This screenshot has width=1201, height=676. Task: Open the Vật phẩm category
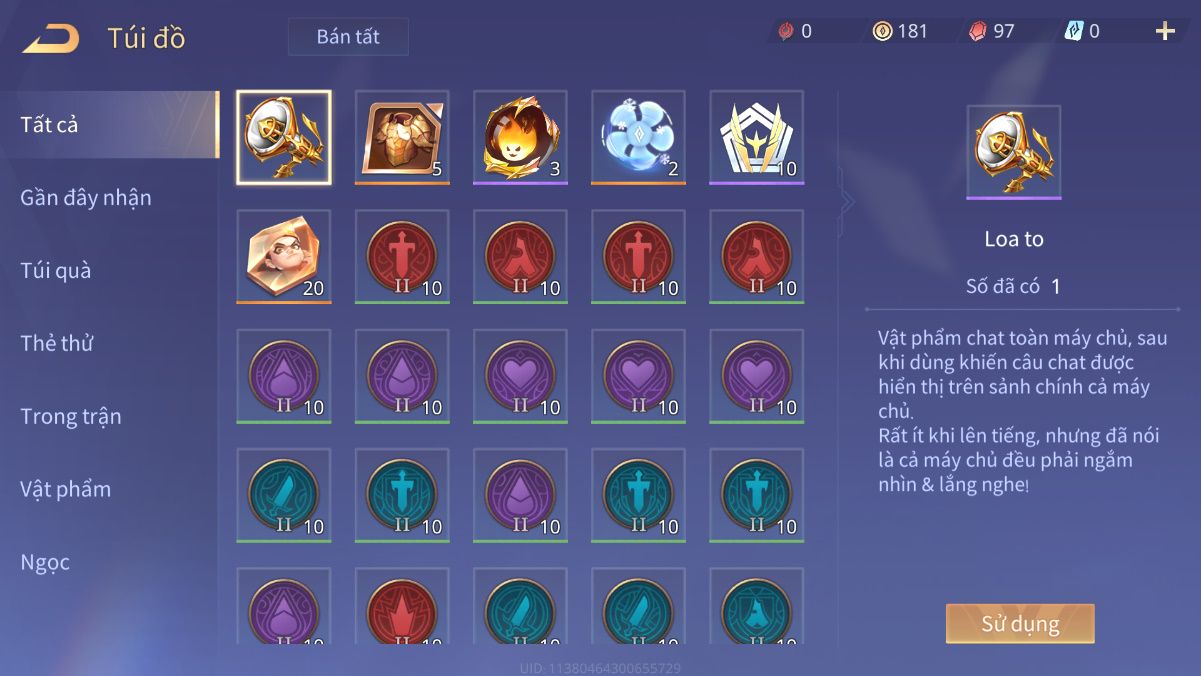coord(66,490)
